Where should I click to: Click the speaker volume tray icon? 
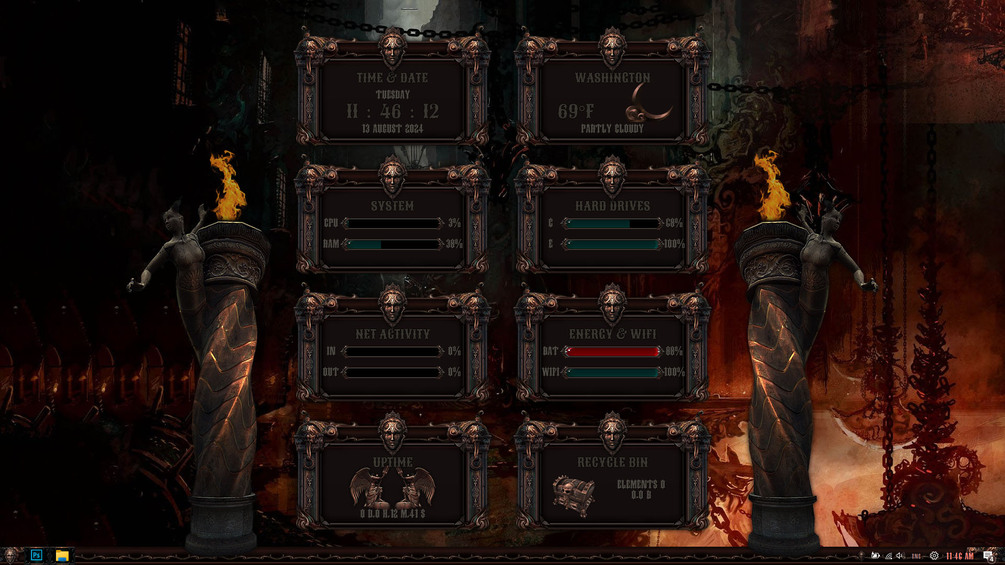(900, 556)
